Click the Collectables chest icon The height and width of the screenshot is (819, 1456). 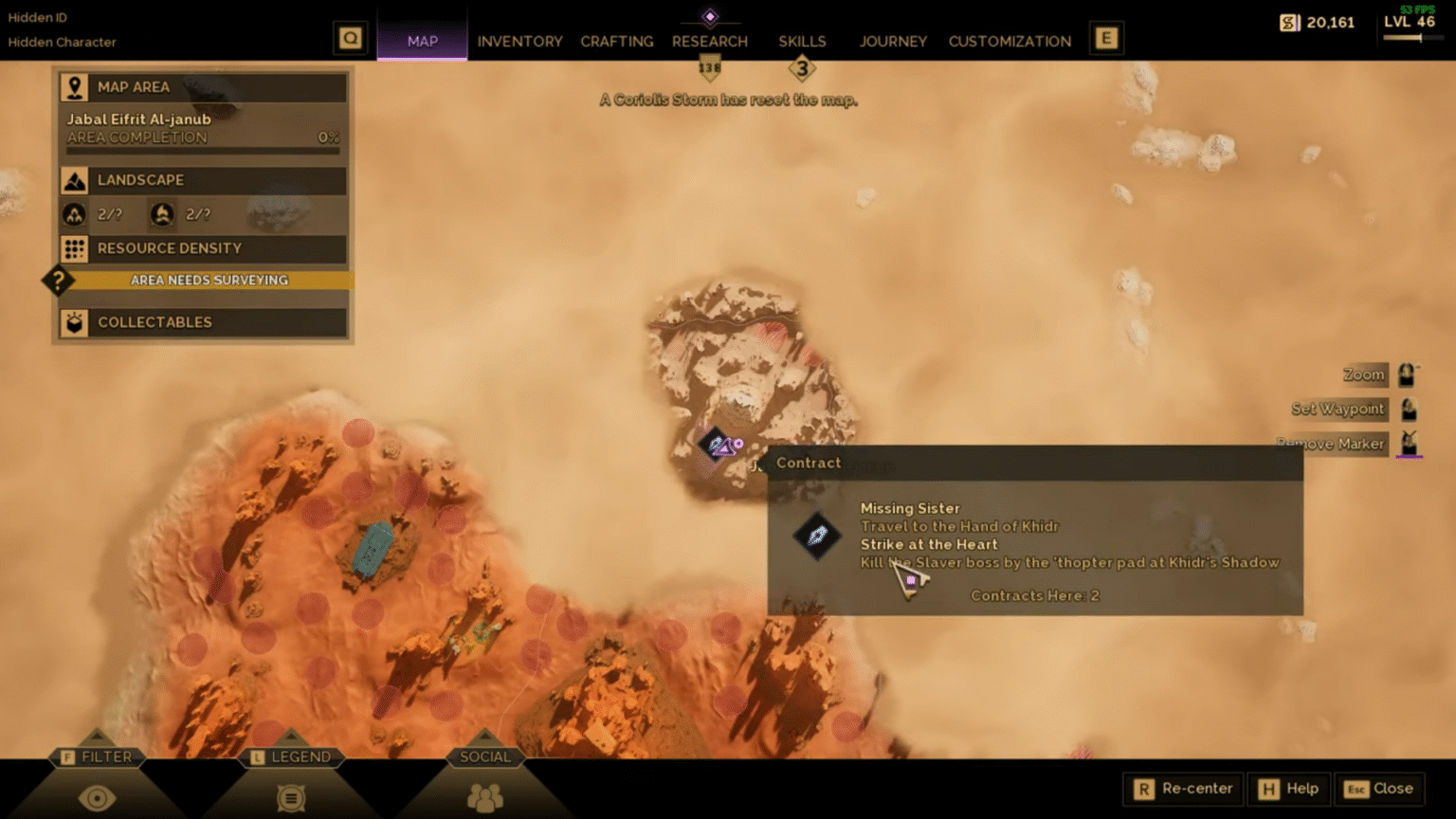coord(76,322)
